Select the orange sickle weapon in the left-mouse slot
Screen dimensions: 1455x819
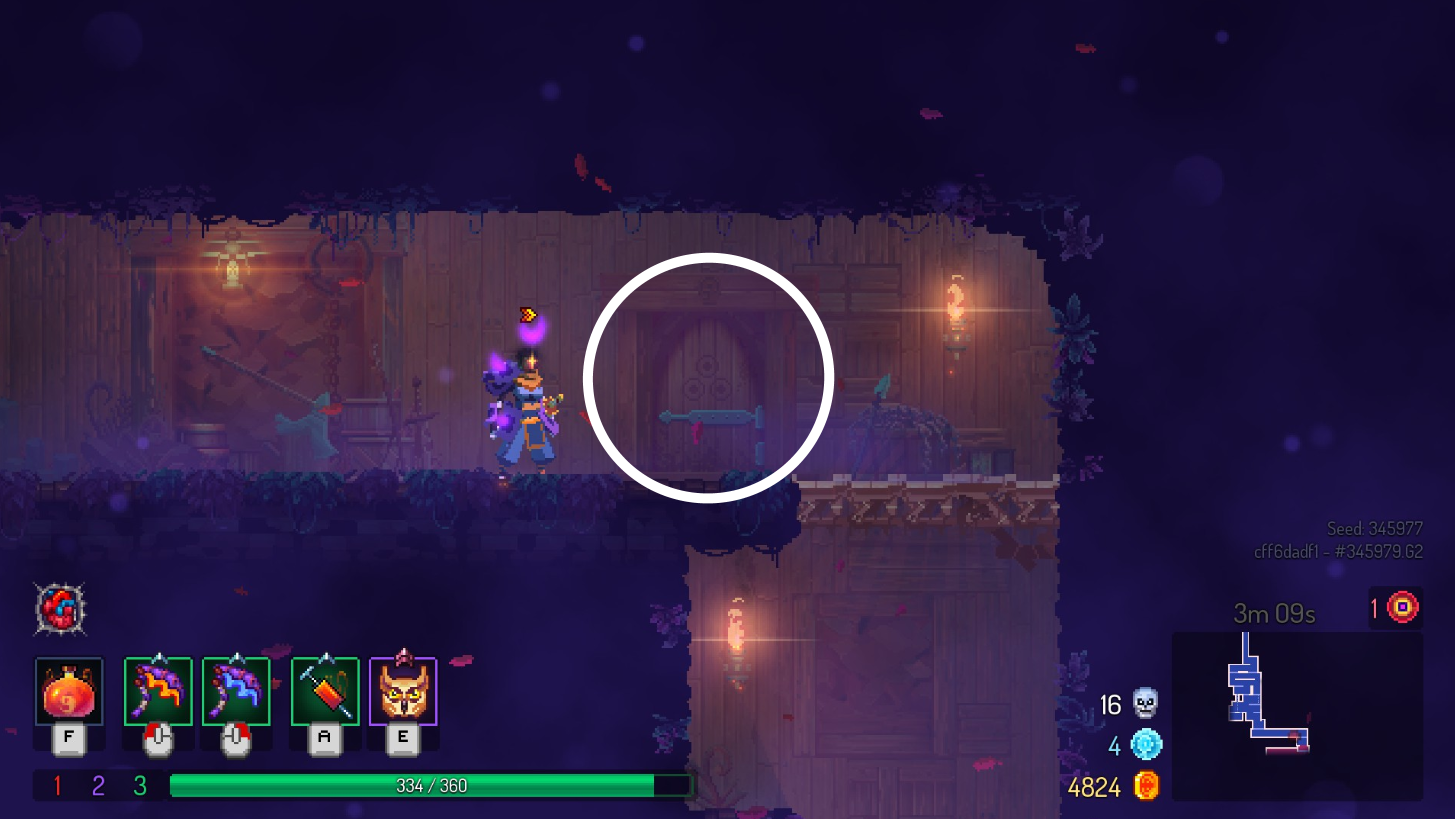coord(157,692)
